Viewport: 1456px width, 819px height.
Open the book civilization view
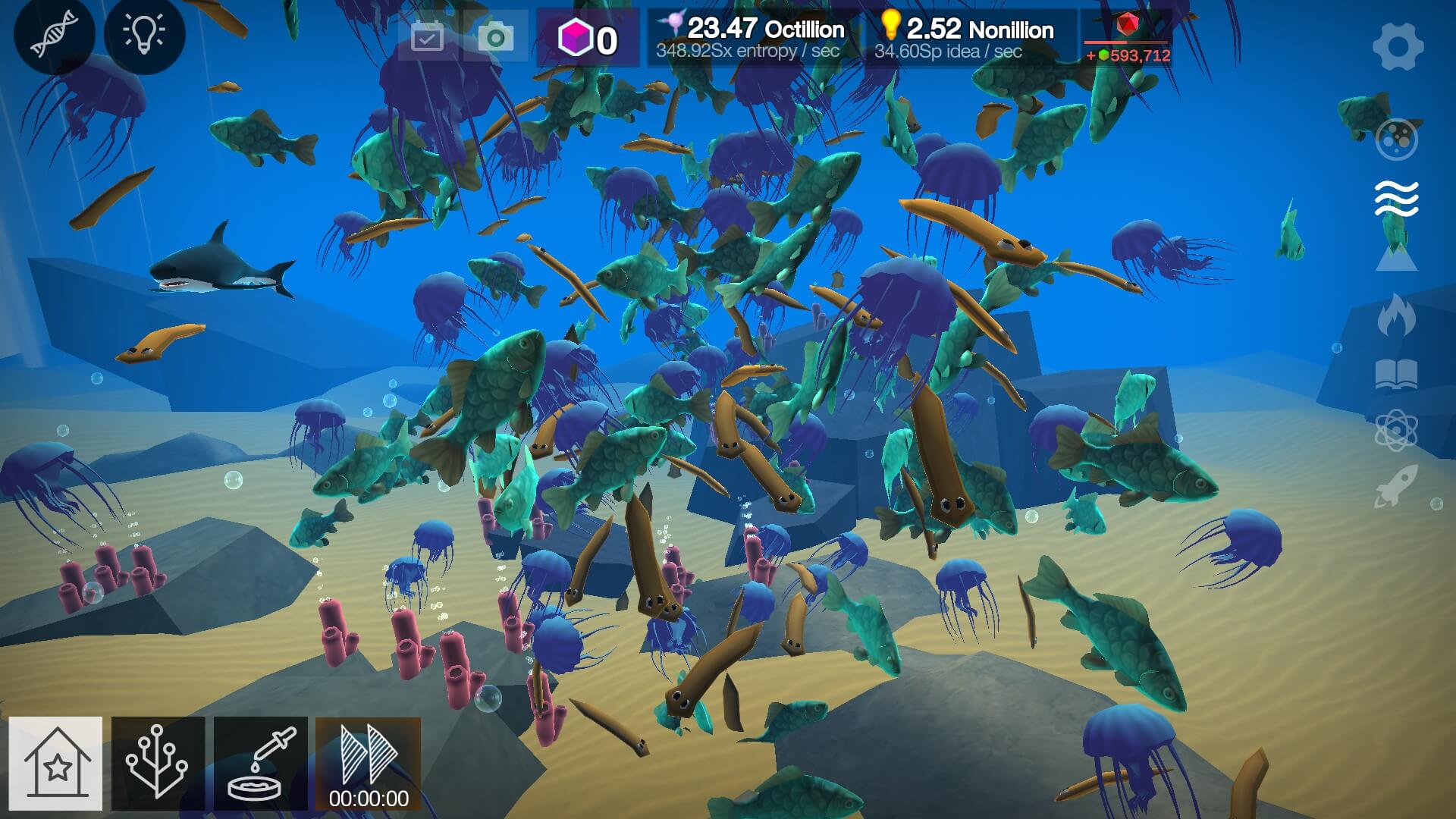1396,374
